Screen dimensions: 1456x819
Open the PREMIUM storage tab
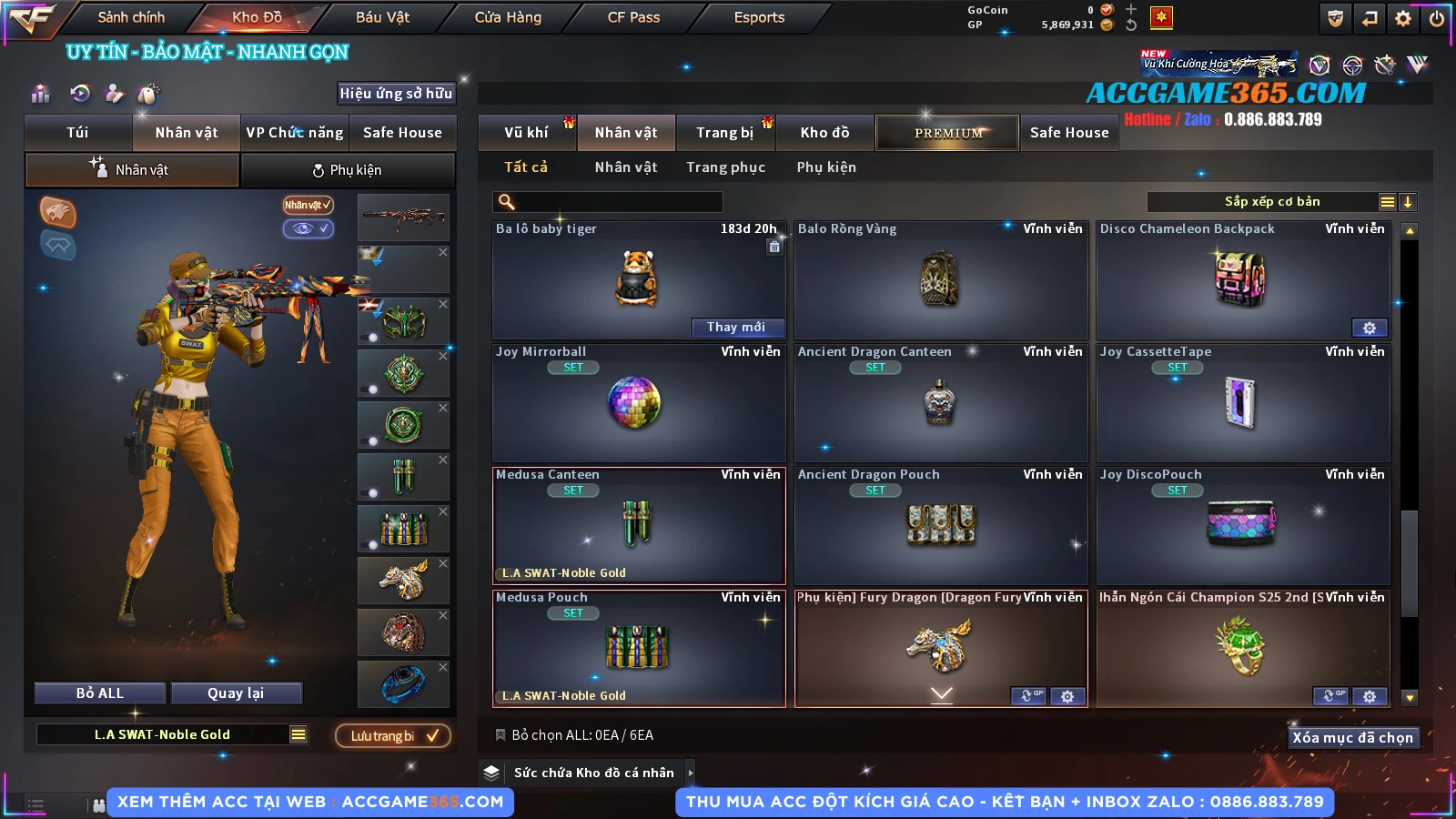tap(947, 133)
